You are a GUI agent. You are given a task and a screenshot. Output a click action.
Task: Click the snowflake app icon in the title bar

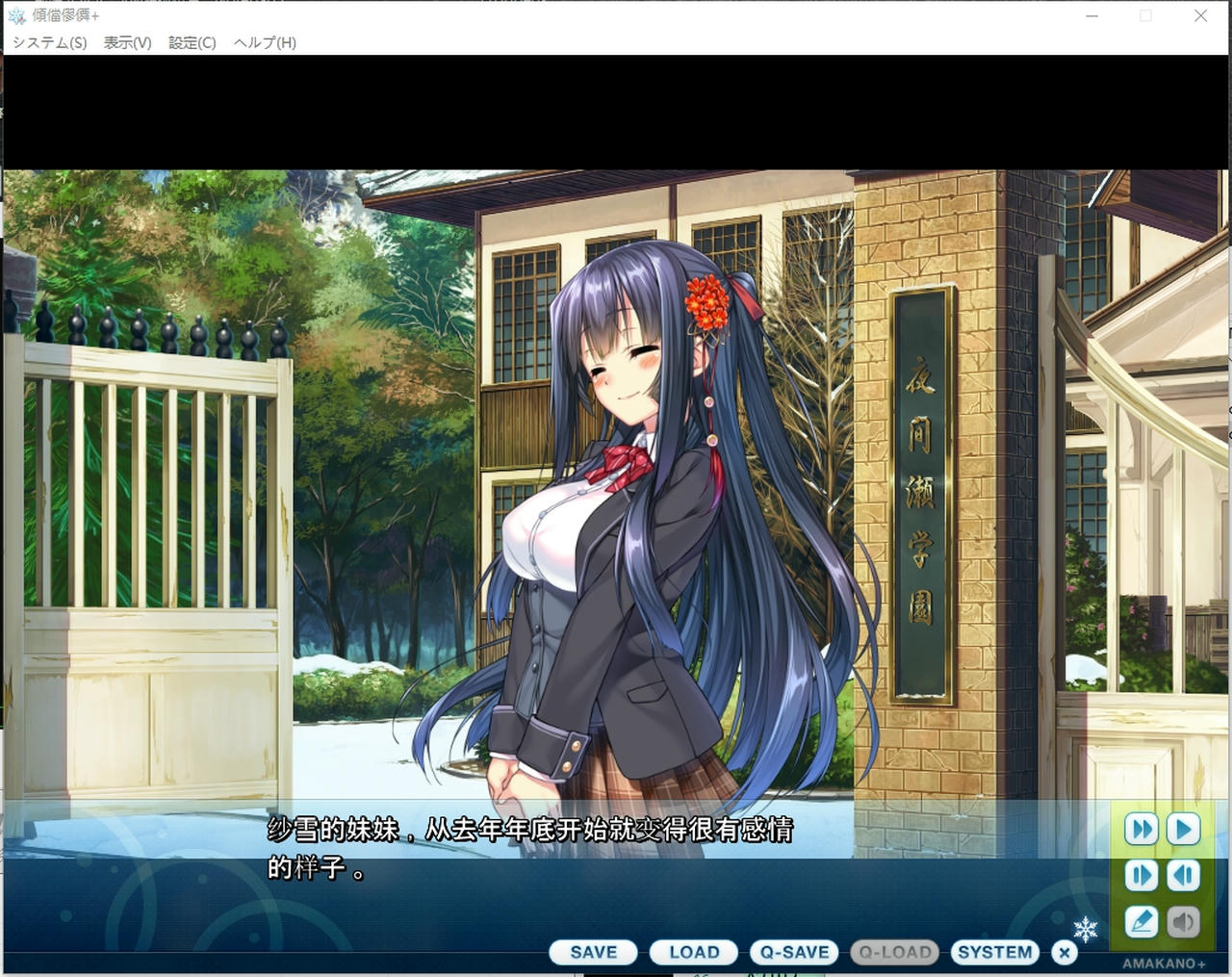click(x=14, y=15)
